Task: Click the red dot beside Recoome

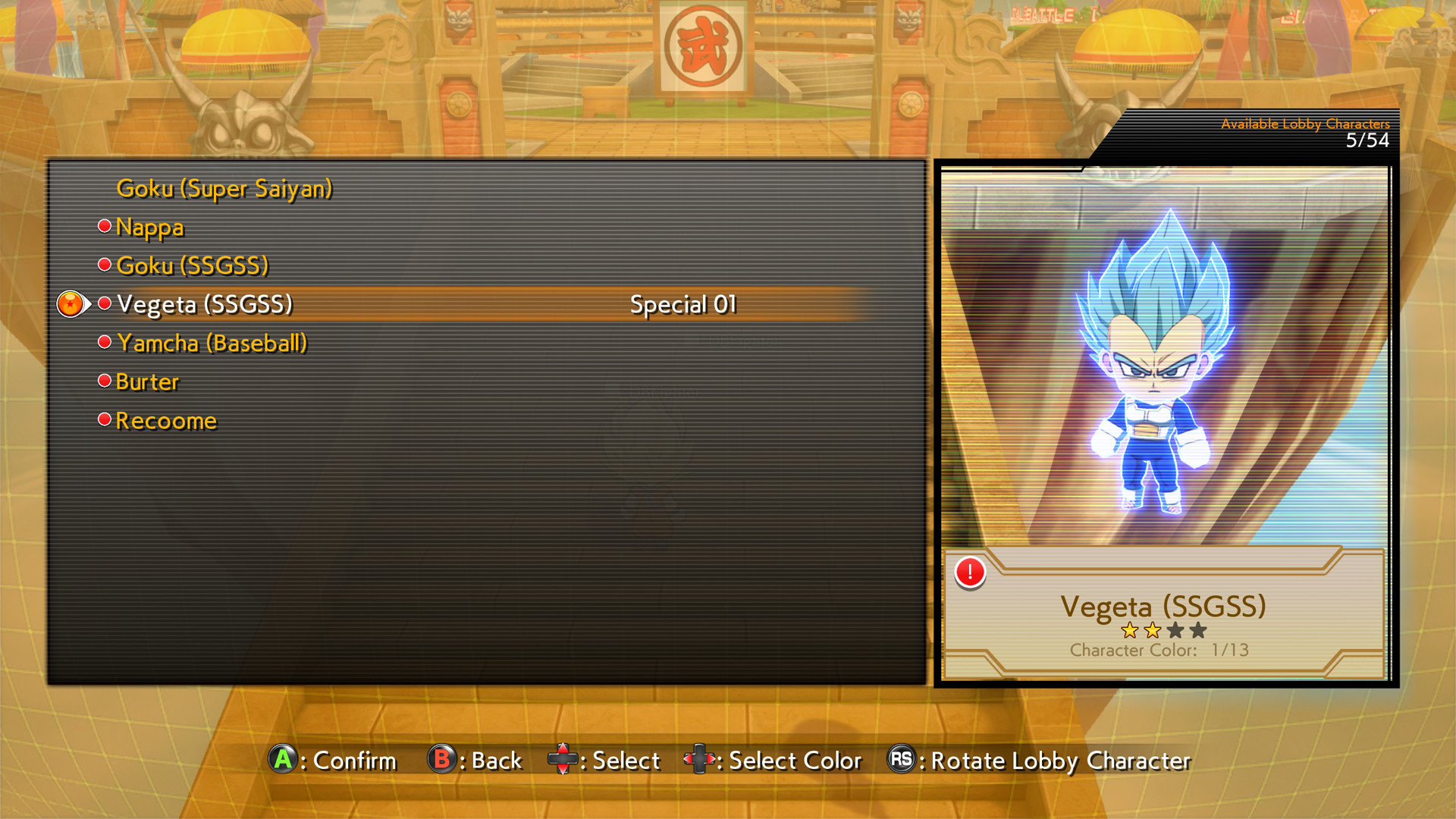Action: coord(104,419)
